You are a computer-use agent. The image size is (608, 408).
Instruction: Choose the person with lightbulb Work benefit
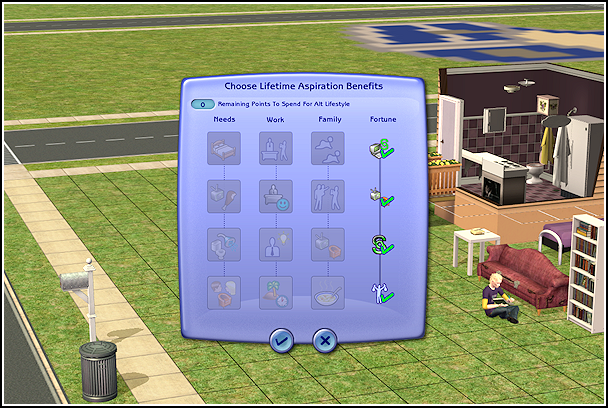275,244
